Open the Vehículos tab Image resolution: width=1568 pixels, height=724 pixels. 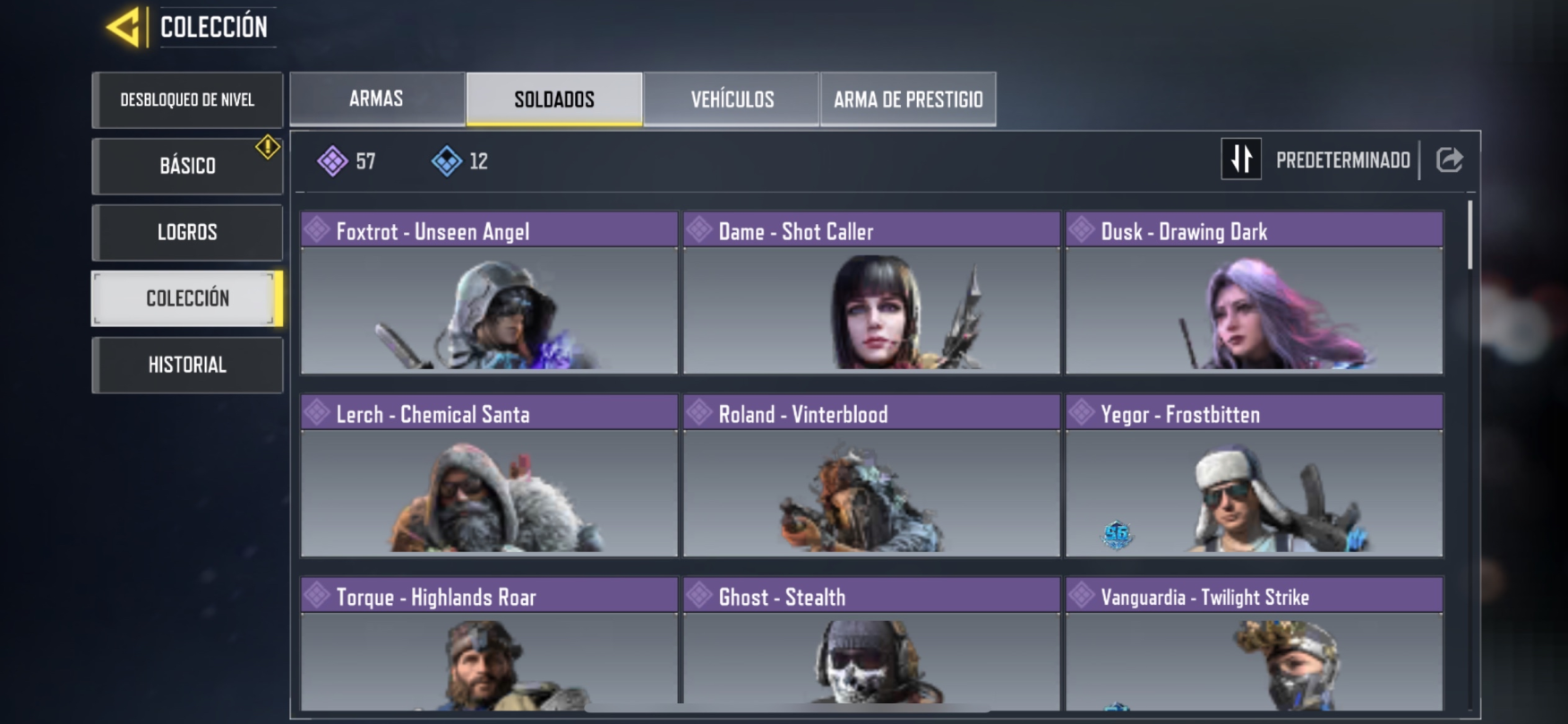tap(733, 99)
